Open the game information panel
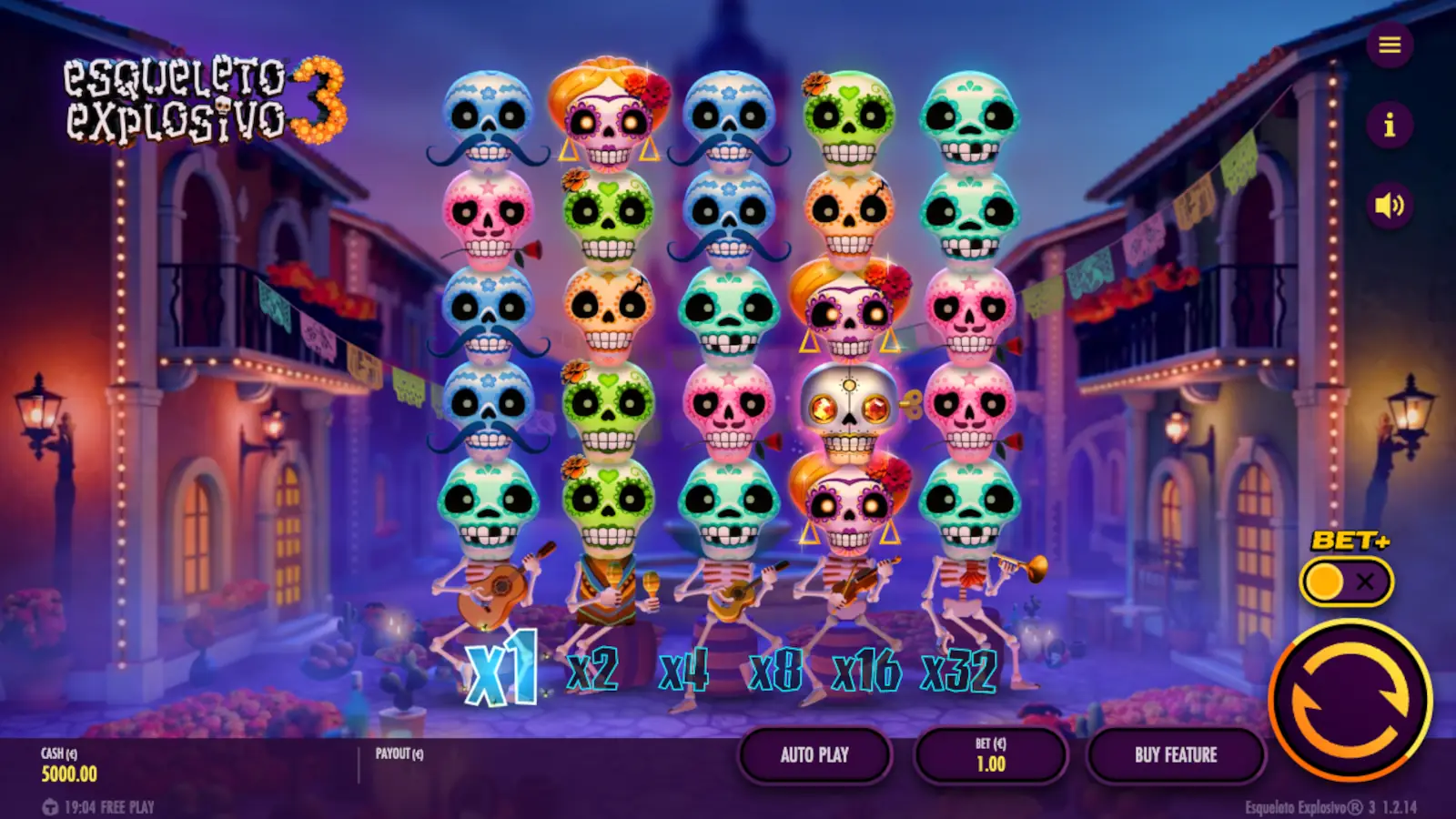Image resolution: width=1456 pixels, height=819 pixels. pos(1388,127)
